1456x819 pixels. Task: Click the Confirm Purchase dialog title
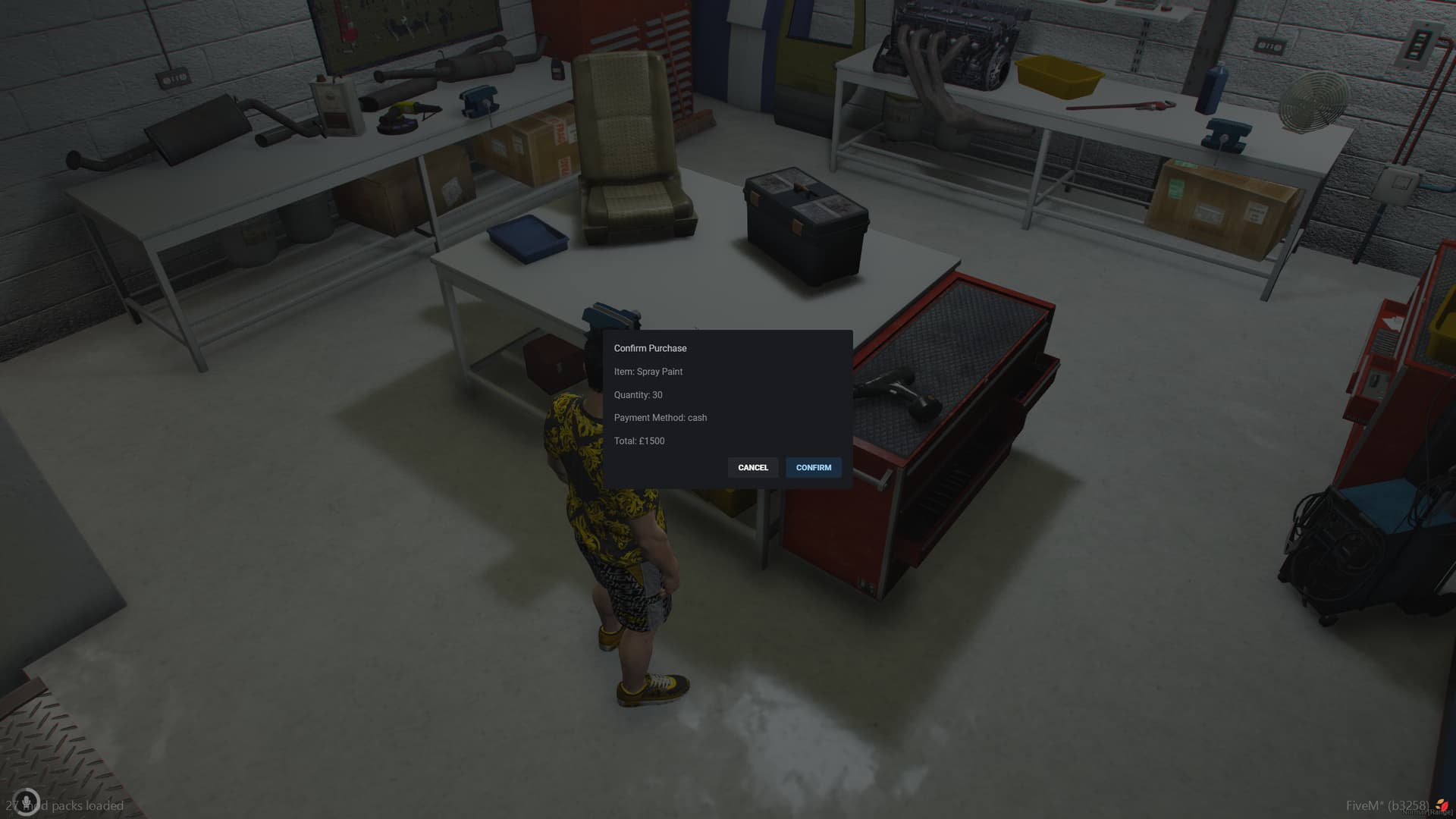[650, 348]
